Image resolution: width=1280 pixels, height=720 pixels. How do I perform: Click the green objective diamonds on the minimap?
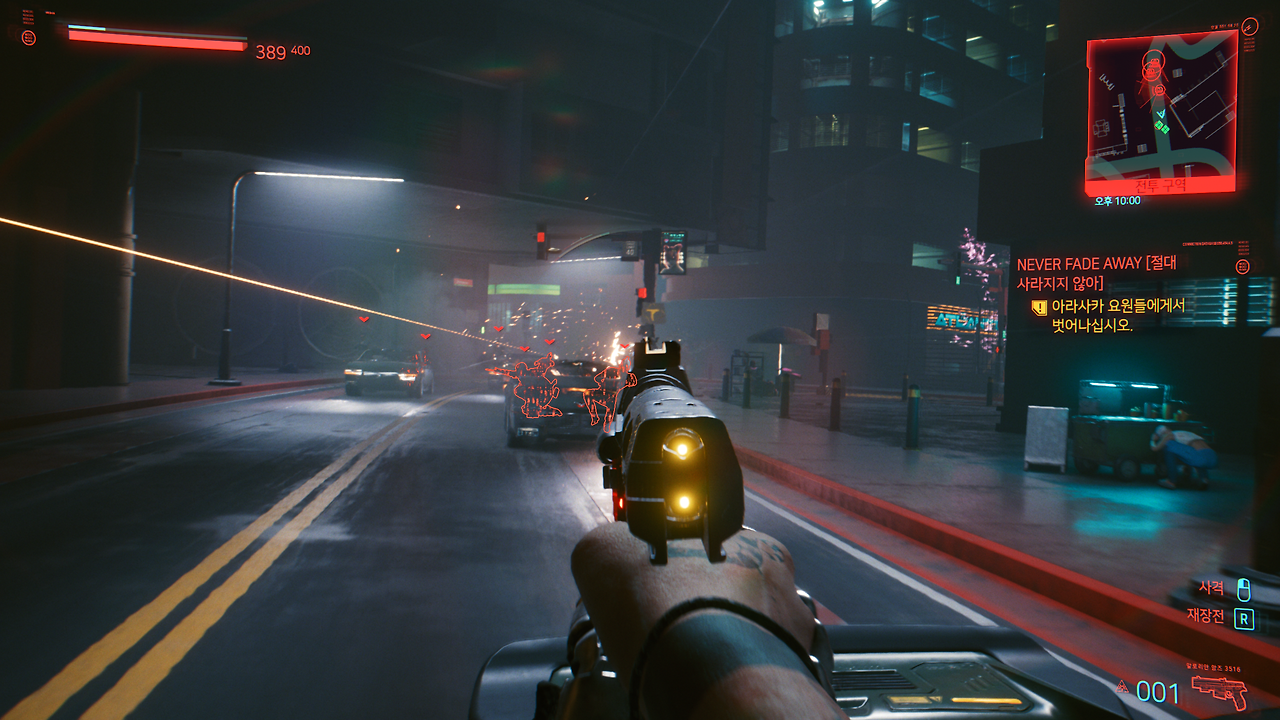[1162, 127]
